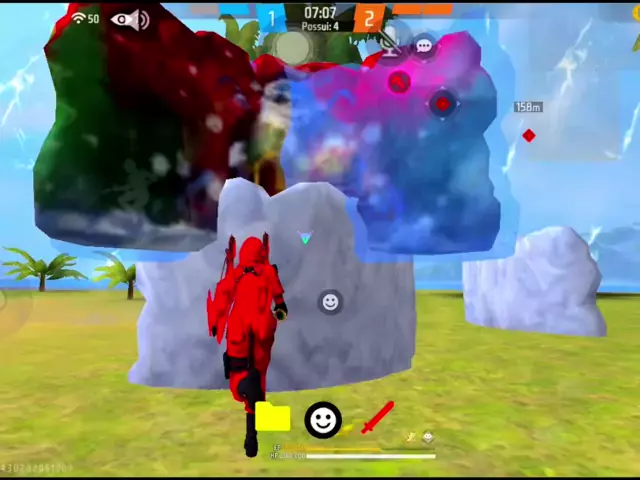Click the yellow folder icon

272,418
